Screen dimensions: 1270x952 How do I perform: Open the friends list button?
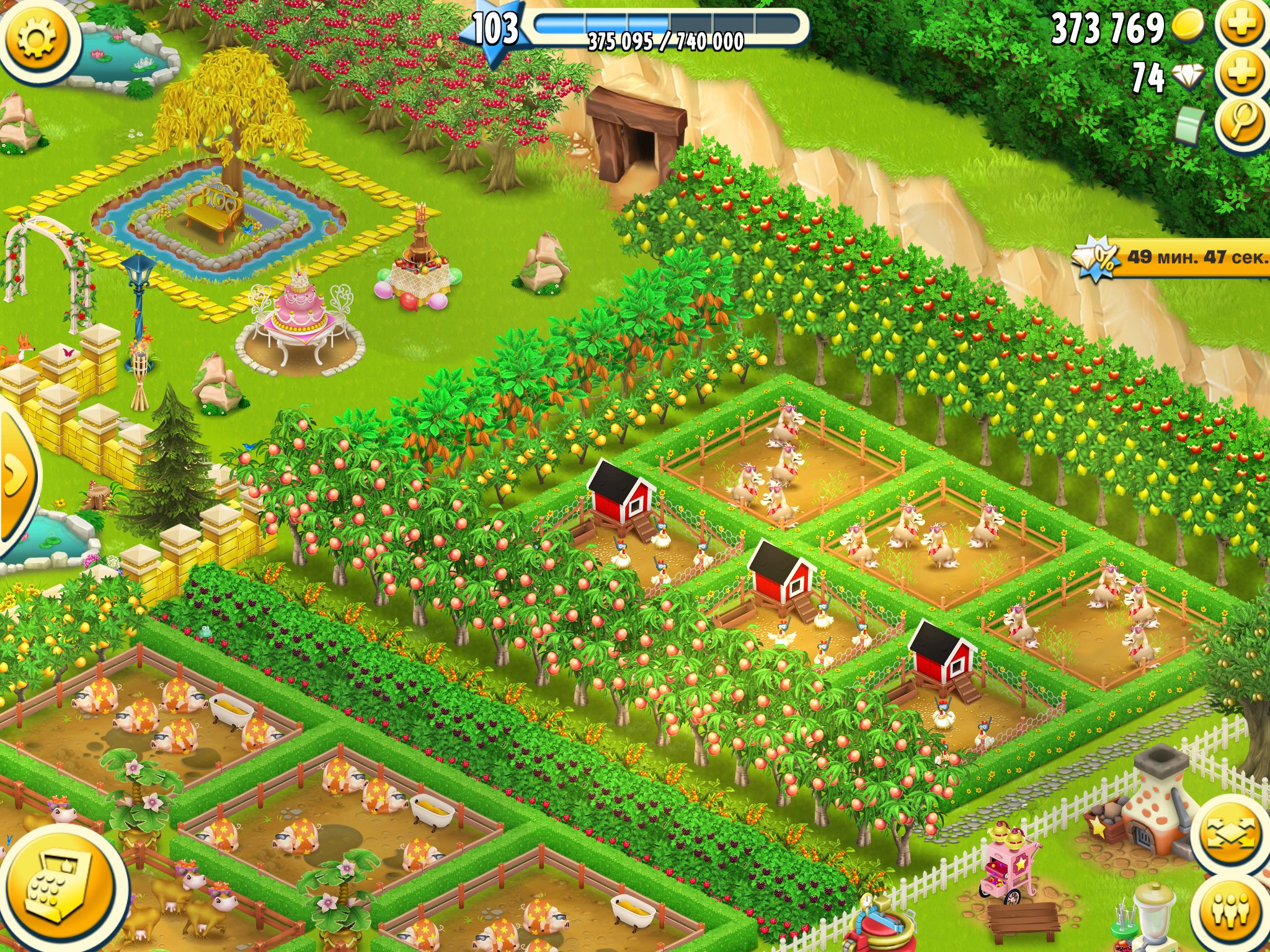coord(1232,911)
